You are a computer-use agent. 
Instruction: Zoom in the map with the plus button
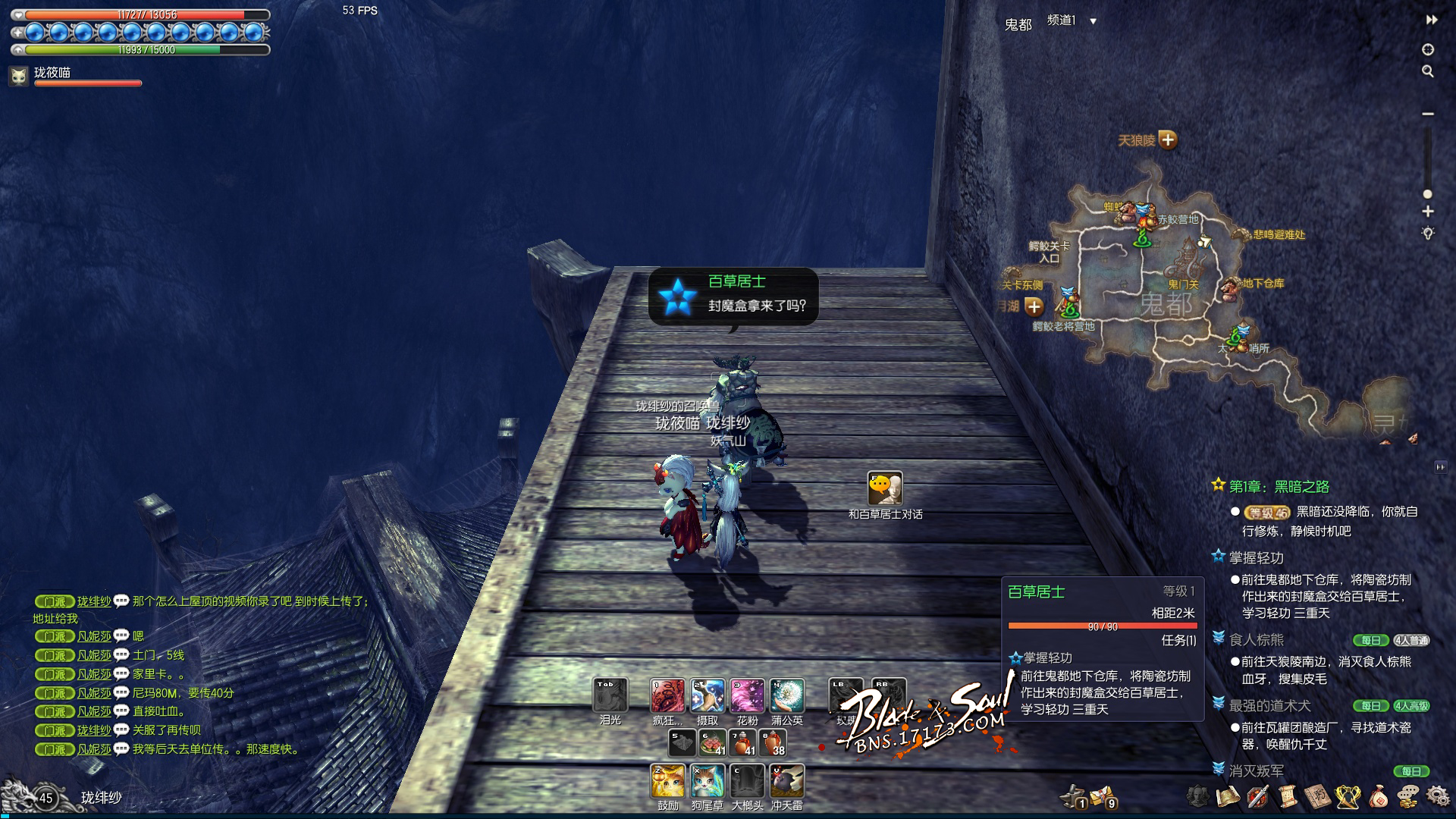pyautogui.click(x=1428, y=212)
